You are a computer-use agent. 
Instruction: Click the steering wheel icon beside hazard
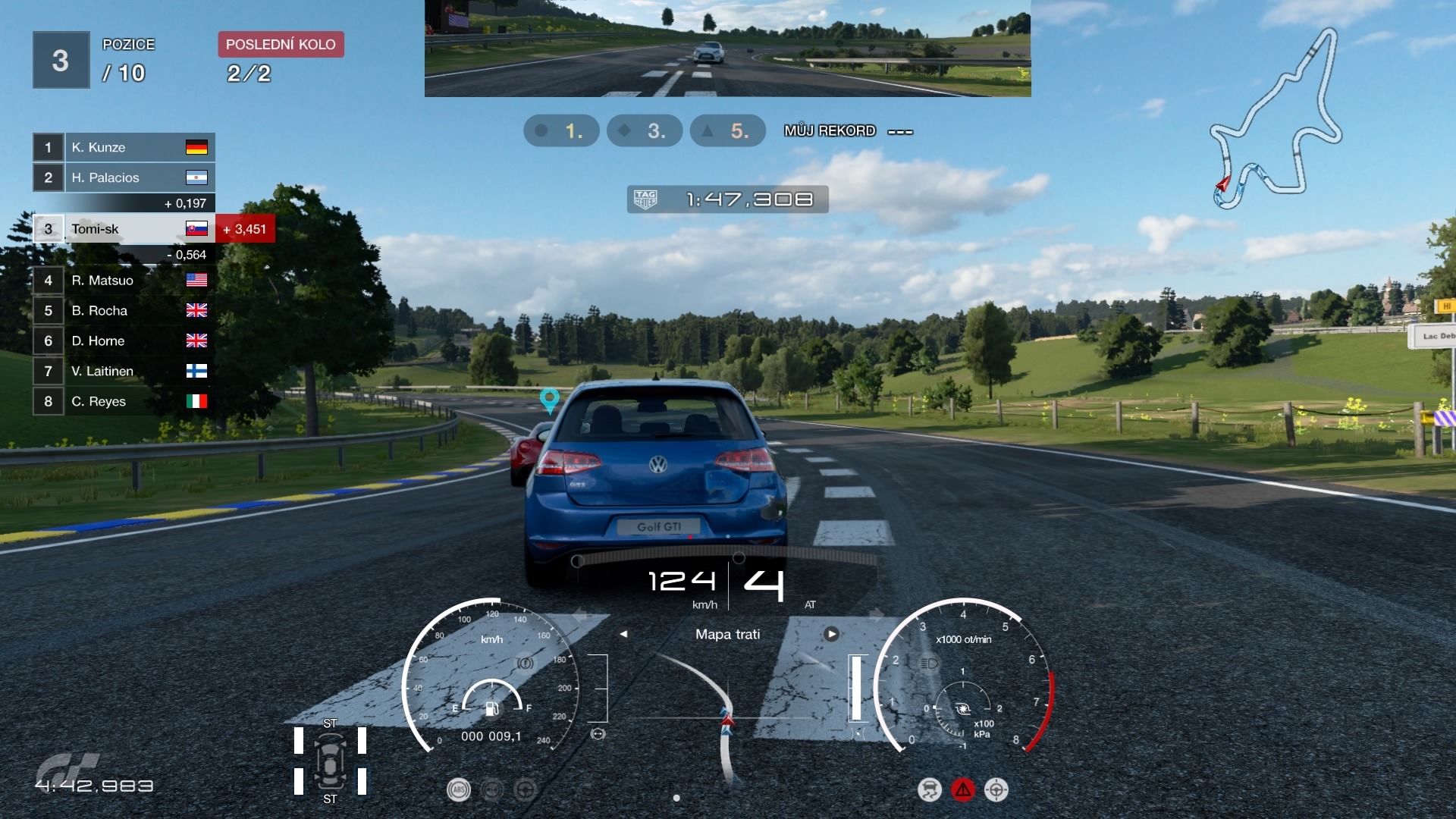(996, 790)
